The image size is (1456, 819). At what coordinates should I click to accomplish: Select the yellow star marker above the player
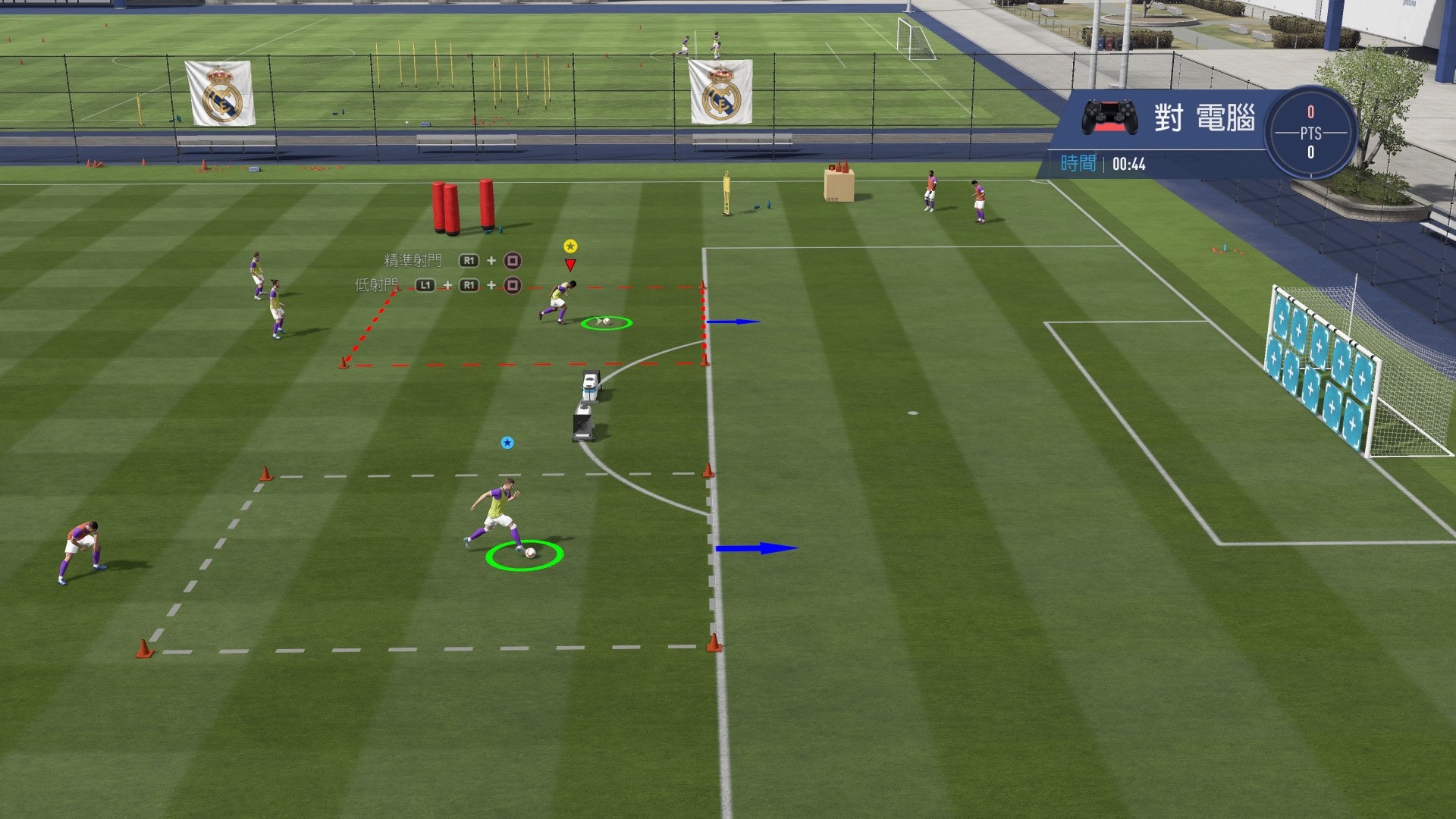coord(570,246)
